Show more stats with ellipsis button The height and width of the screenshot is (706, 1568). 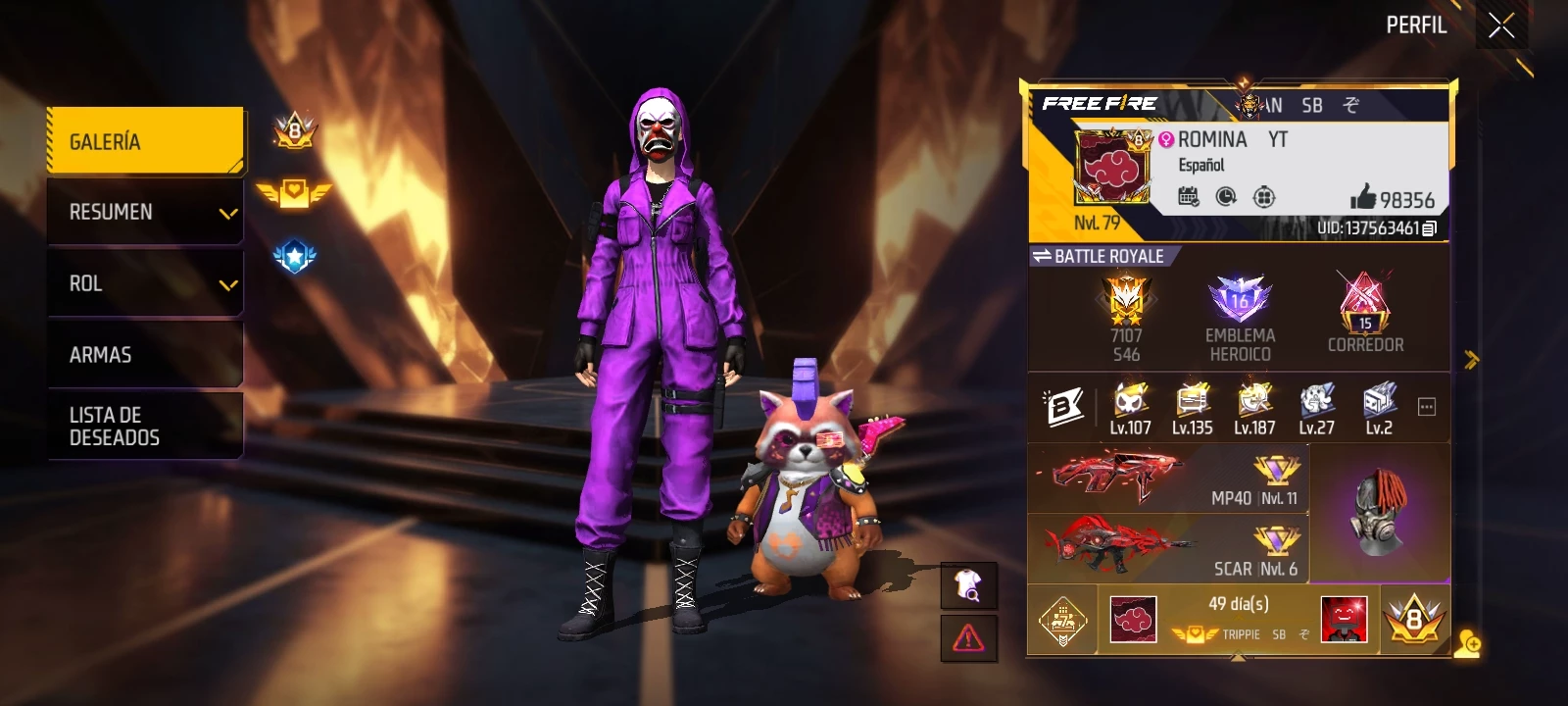point(1427,407)
